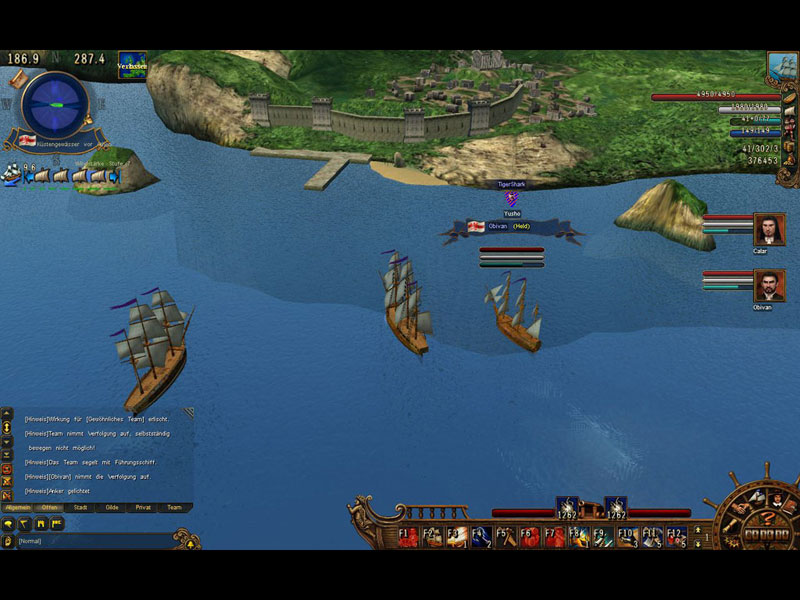Click the 'Verlassen' map button
Viewport: 800px width, 600px height.
(132, 66)
